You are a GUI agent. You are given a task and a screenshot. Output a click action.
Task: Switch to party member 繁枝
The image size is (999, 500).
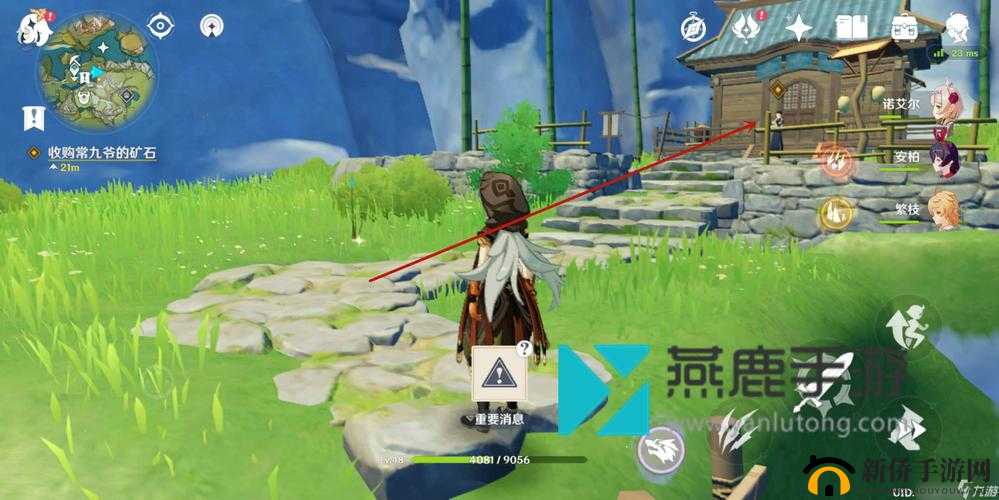945,210
